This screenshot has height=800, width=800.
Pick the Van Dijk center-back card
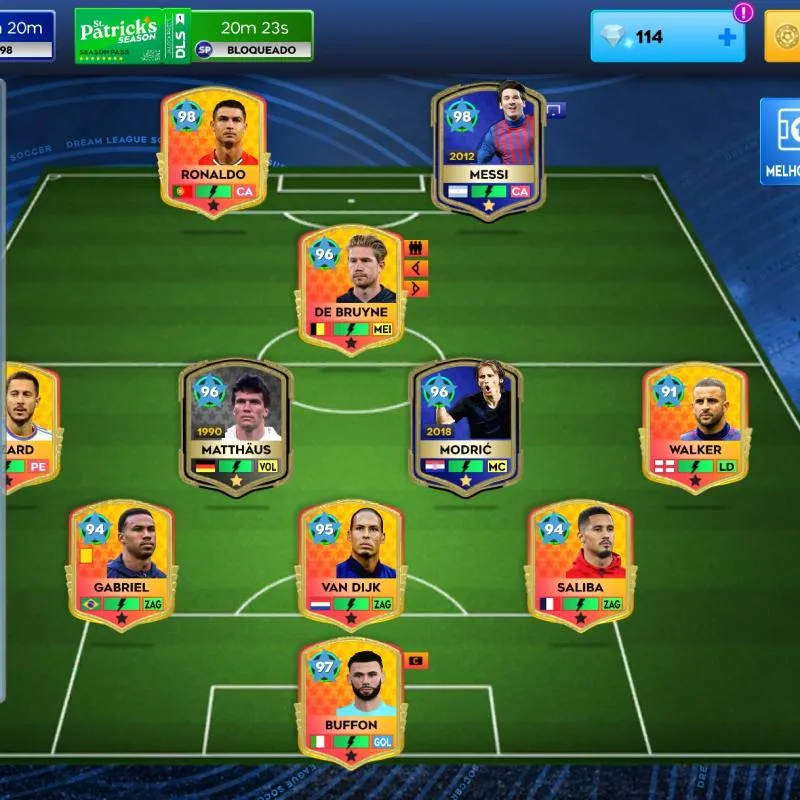(x=350, y=563)
